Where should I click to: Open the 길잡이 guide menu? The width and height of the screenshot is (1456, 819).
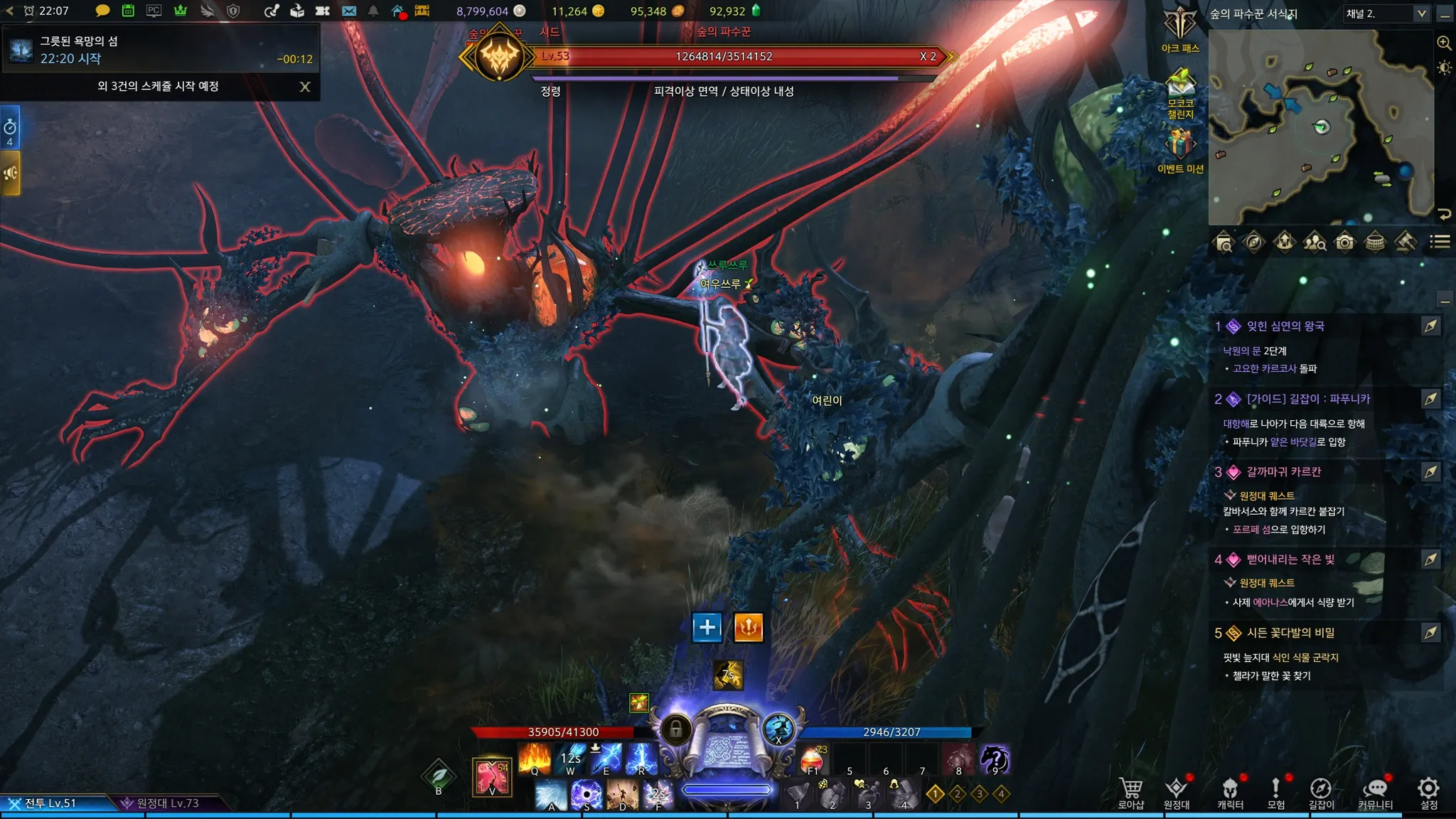coord(1321,792)
